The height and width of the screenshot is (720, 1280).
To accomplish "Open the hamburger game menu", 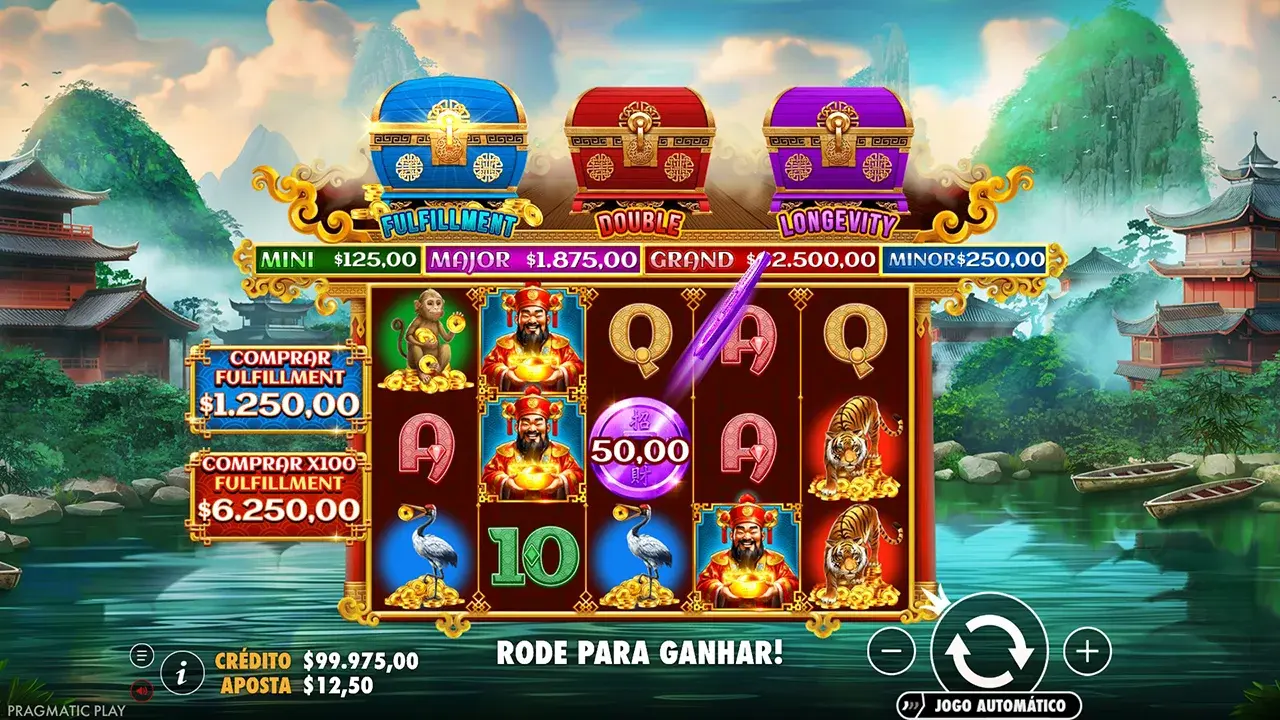I will (142, 657).
